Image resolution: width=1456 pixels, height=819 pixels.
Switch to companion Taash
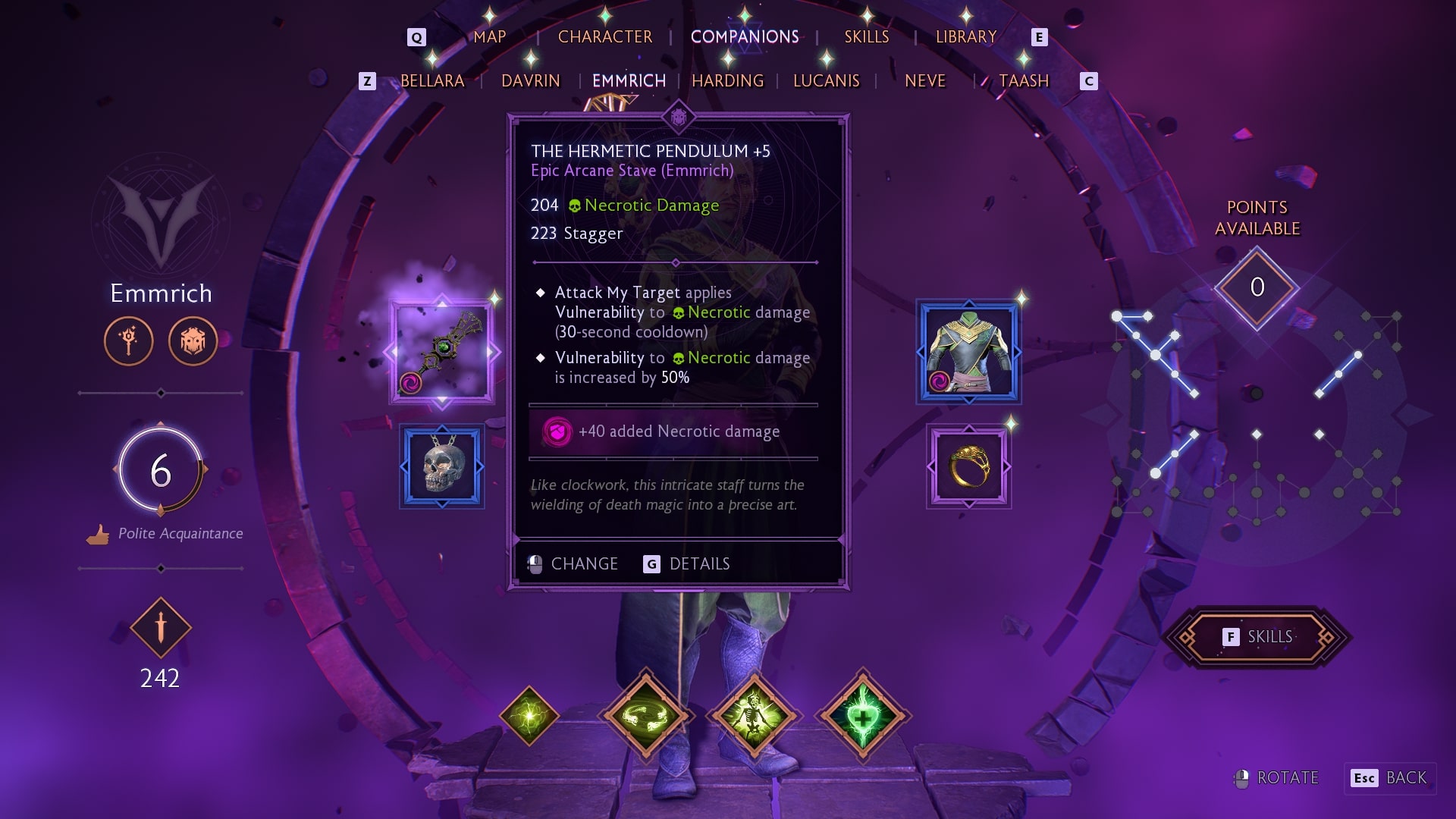tap(1023, 81)
